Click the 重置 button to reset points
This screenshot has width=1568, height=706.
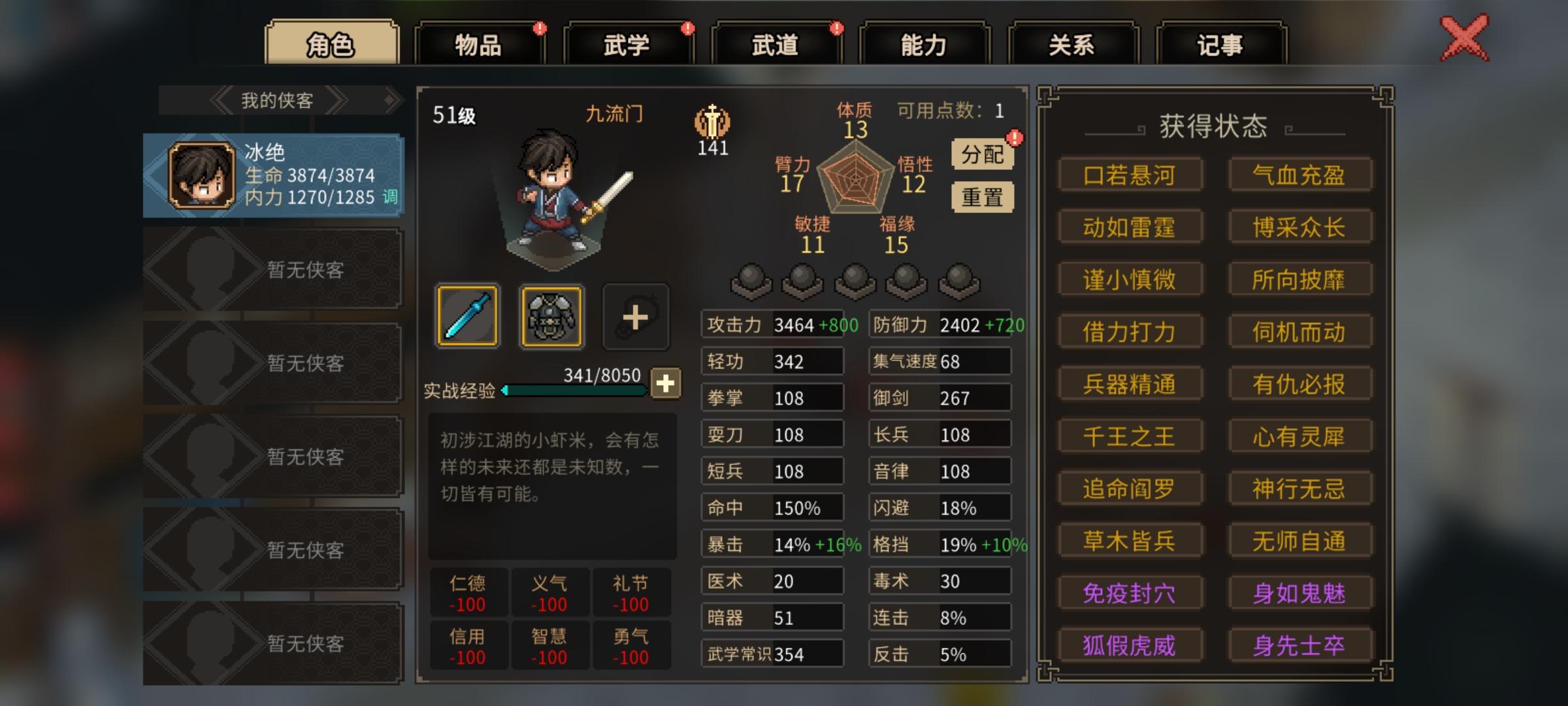(981, 195)
